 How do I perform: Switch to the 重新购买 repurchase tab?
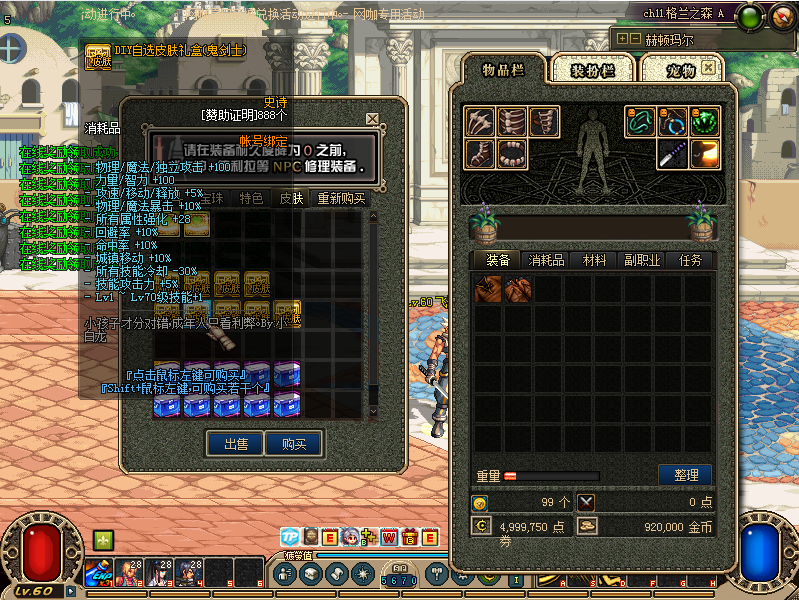click(342, 198)
